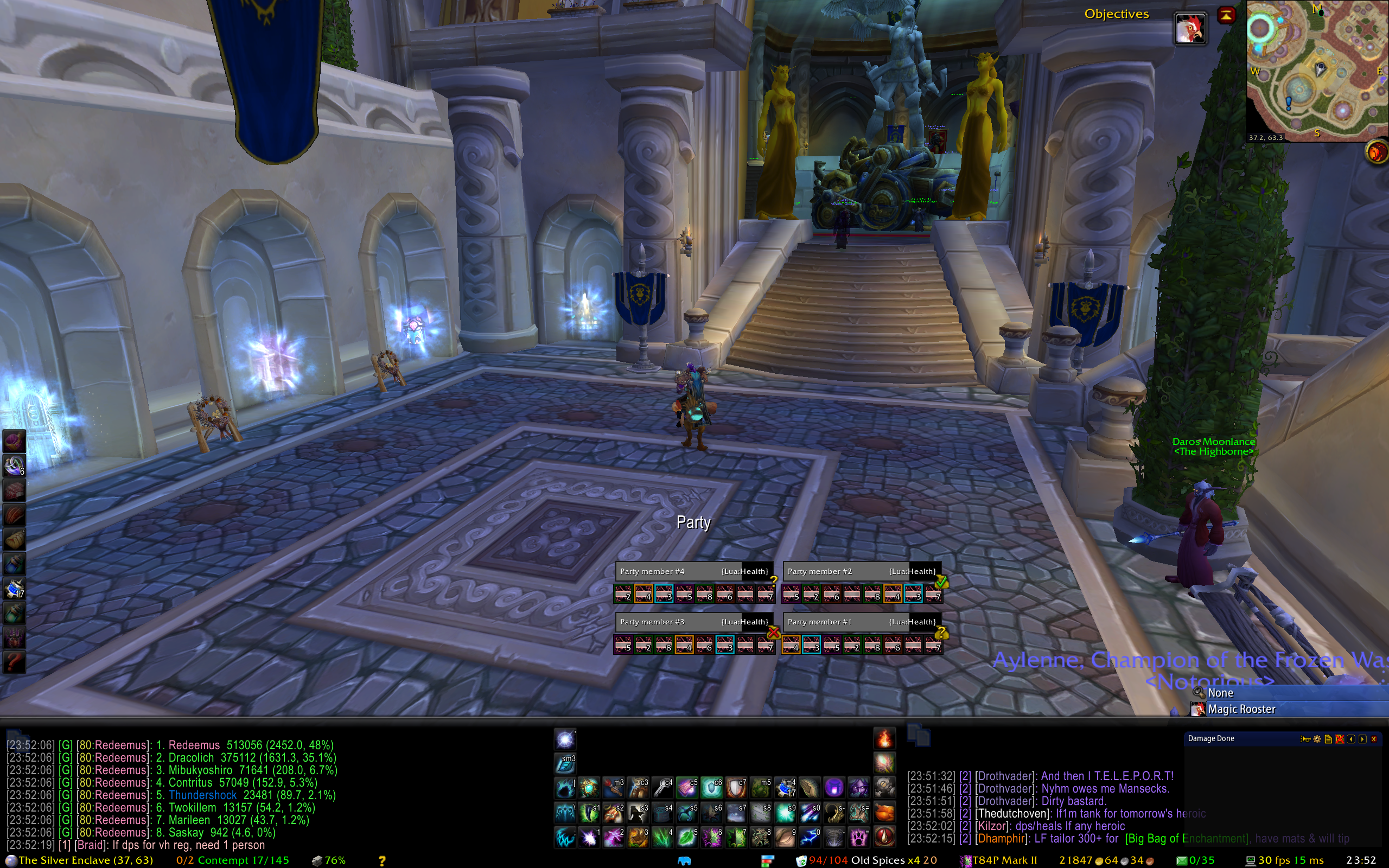This screenshot has height=868, width=1389.
Task: Click the Magic Rooster icon beside Objectives
Action: [1189, 28]
